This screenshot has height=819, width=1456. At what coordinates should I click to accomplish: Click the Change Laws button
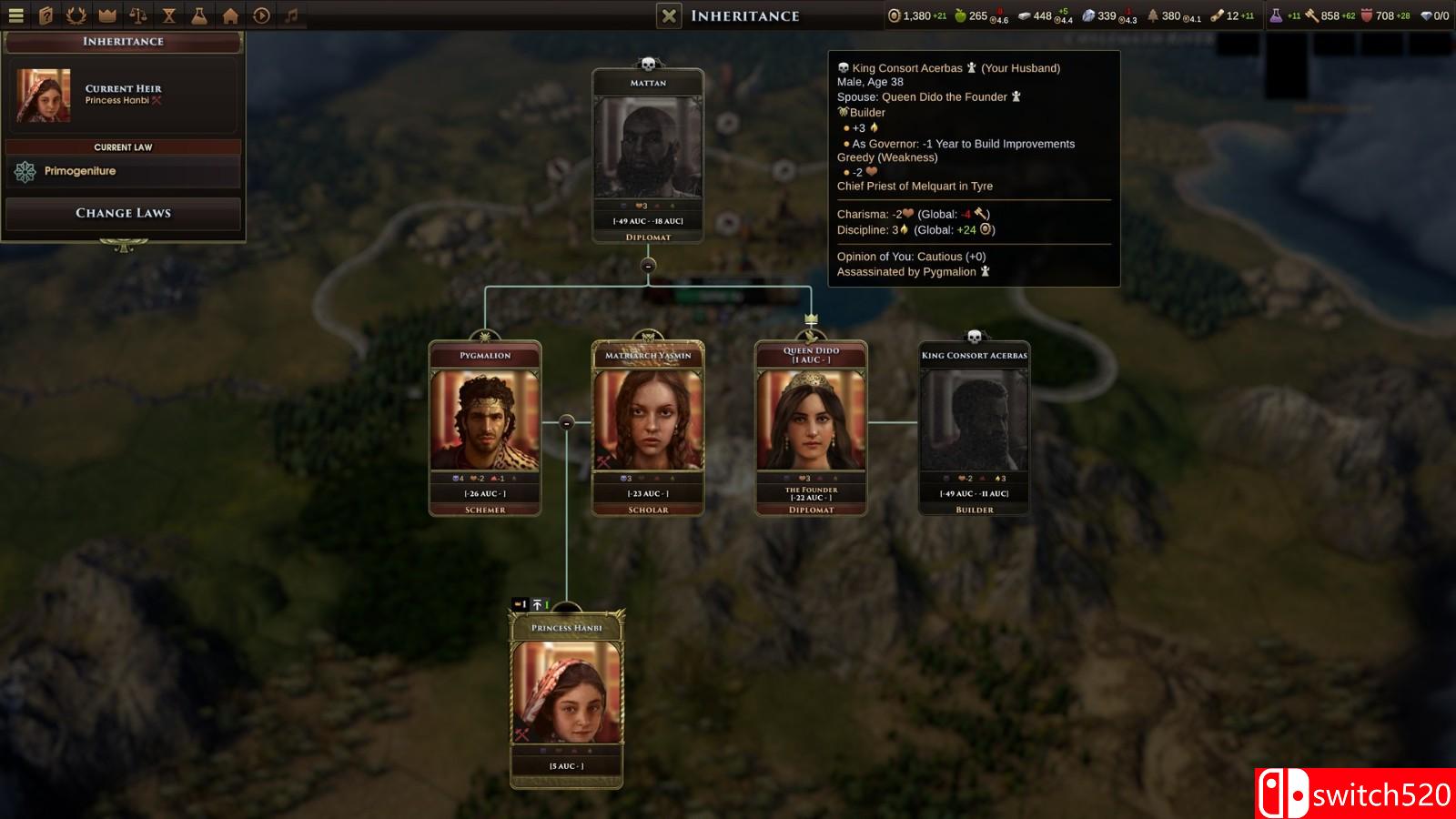(123, 213)
